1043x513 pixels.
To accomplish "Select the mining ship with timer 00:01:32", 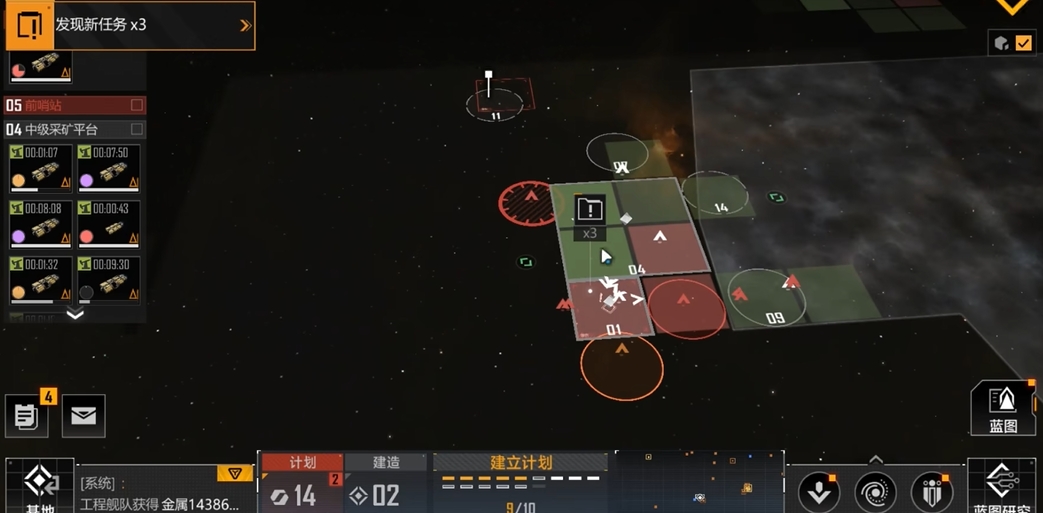I will point(40,280).
